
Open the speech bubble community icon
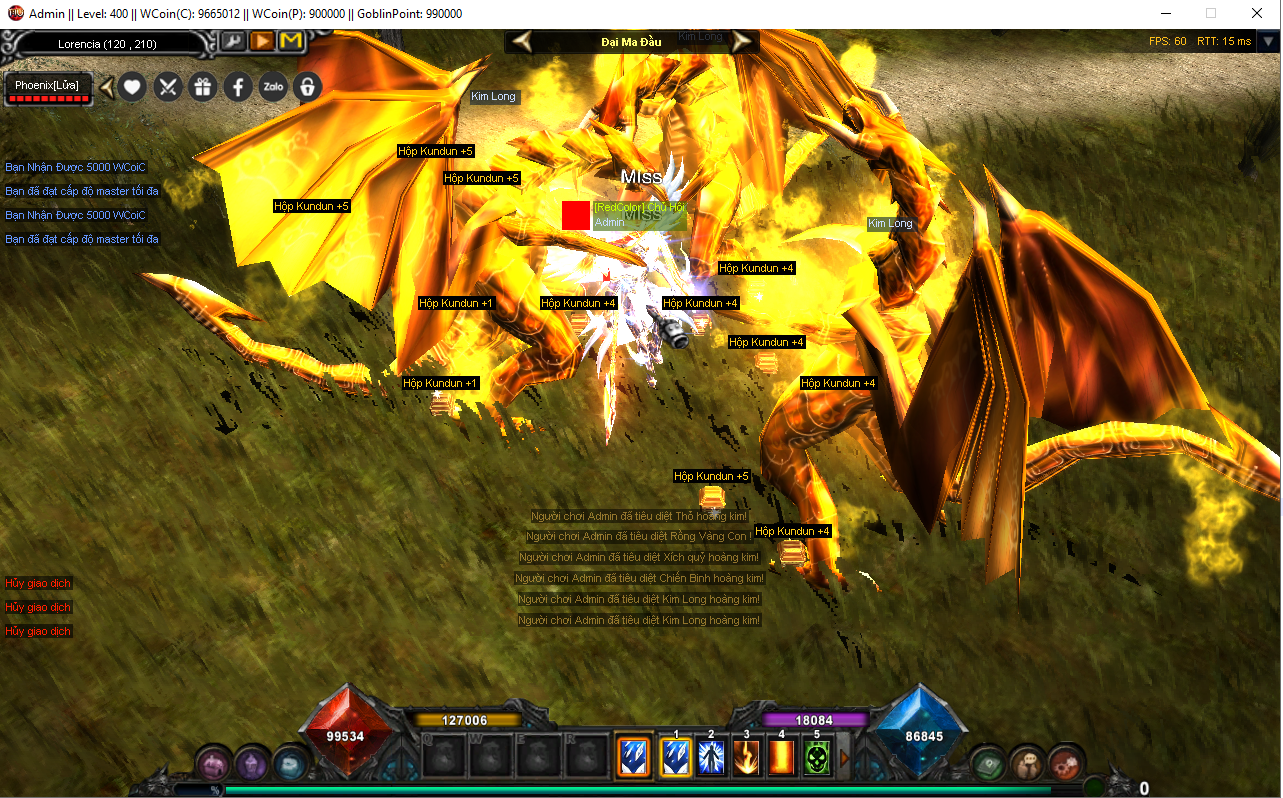pos(1026,764)
